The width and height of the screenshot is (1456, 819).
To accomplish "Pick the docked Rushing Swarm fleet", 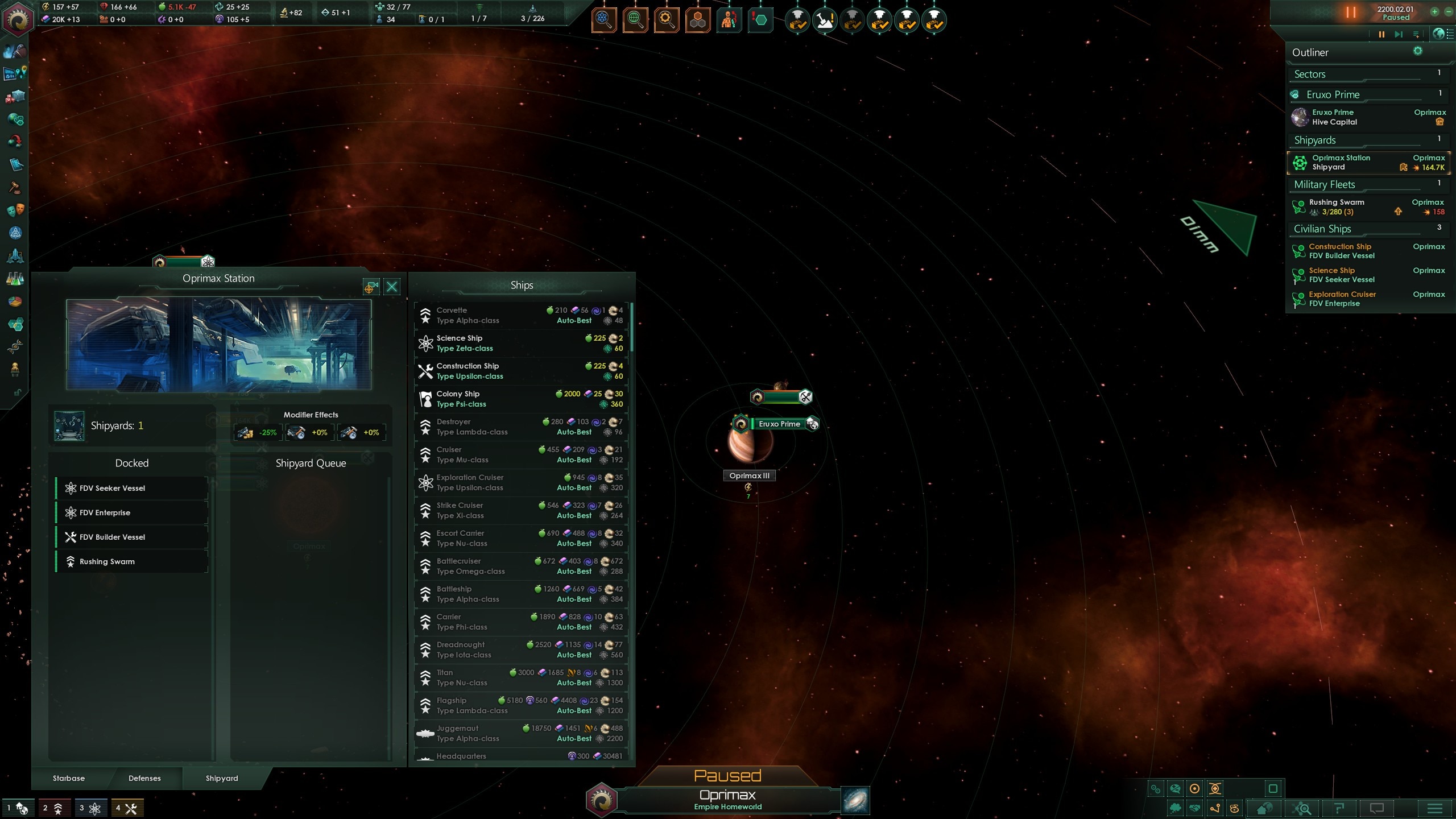I will click(x=132, y=561).
